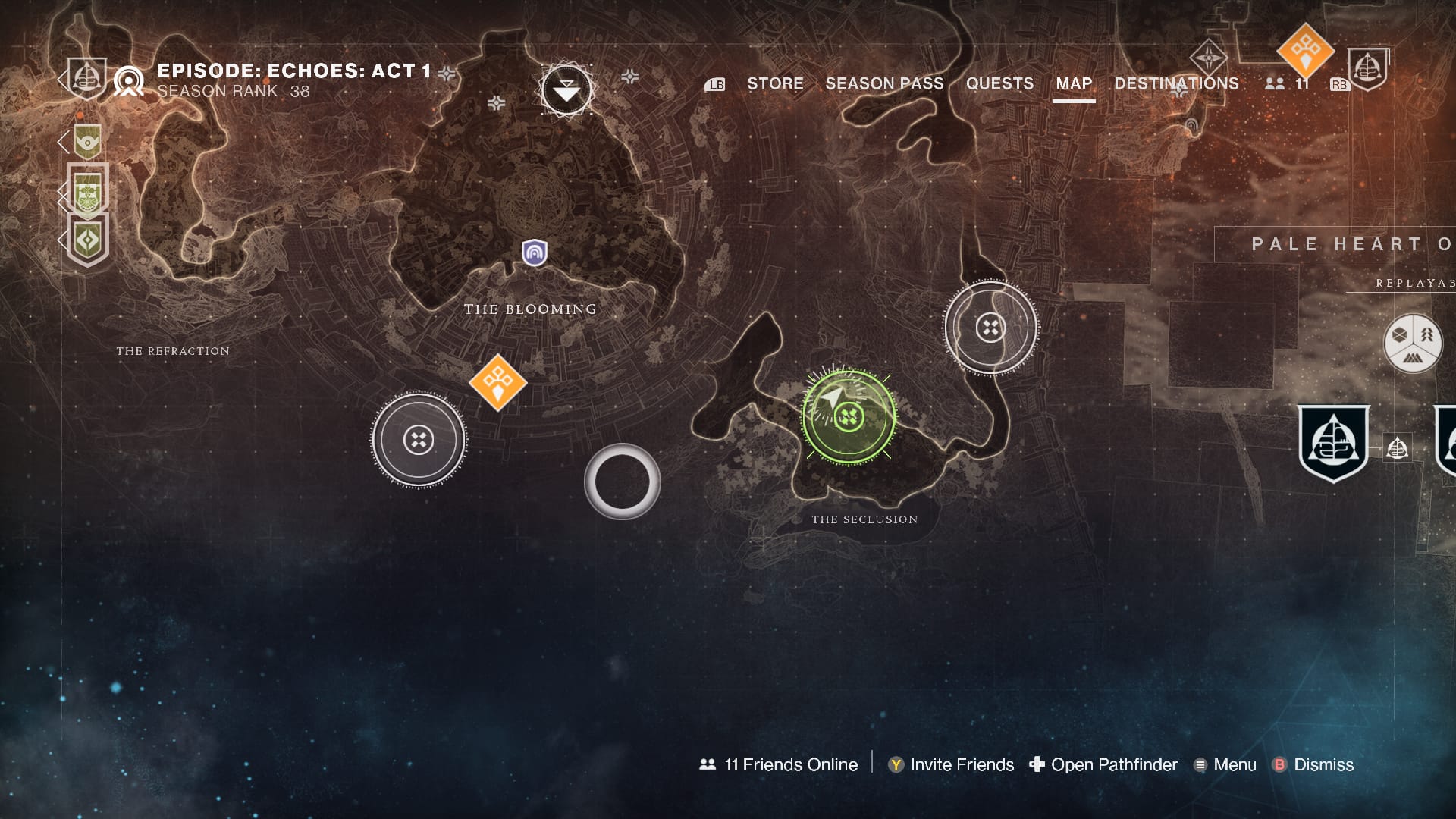Choose the downward arrow map marker

point(566,91)
